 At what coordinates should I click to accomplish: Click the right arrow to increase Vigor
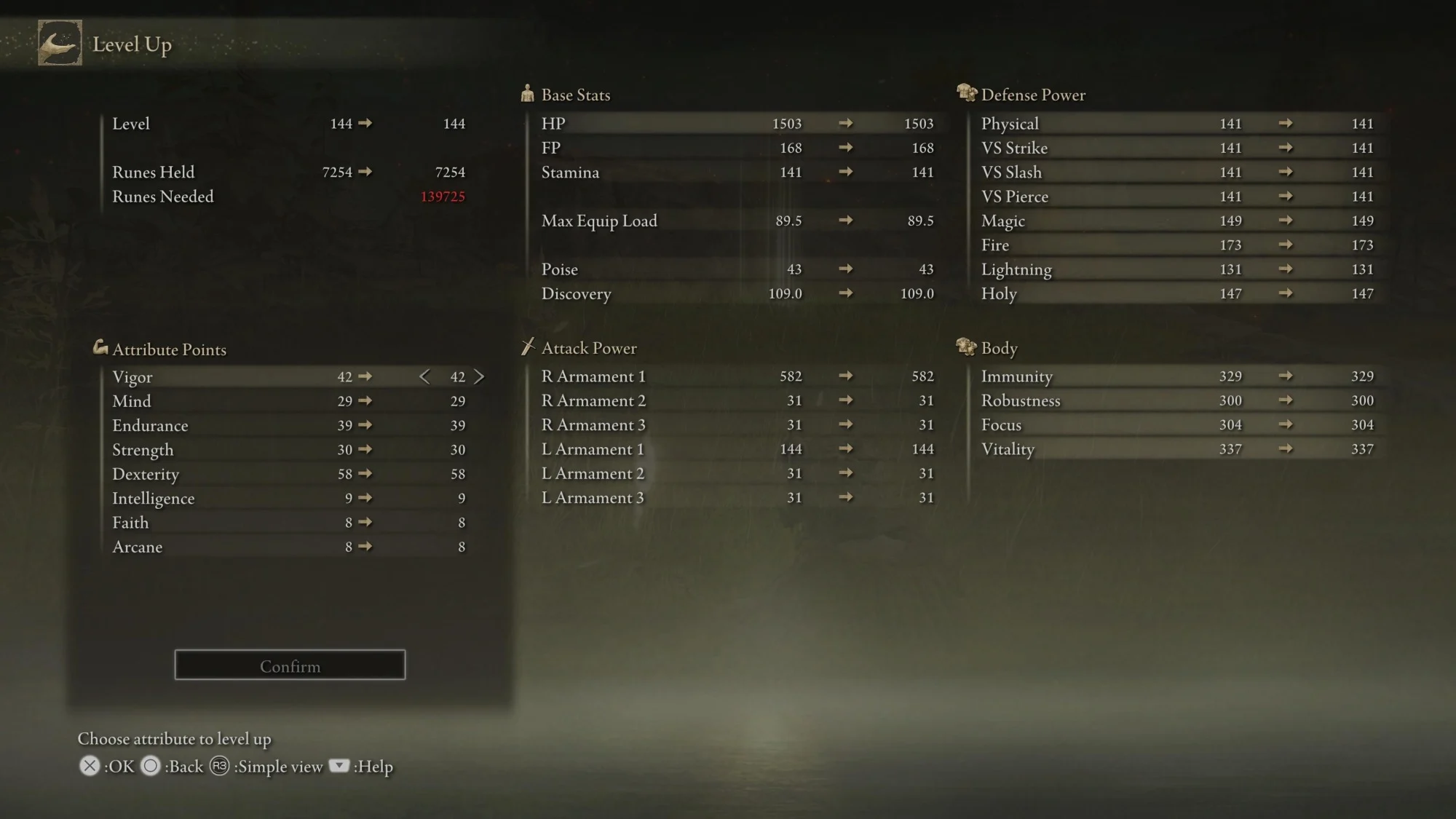tap(479, 376)
